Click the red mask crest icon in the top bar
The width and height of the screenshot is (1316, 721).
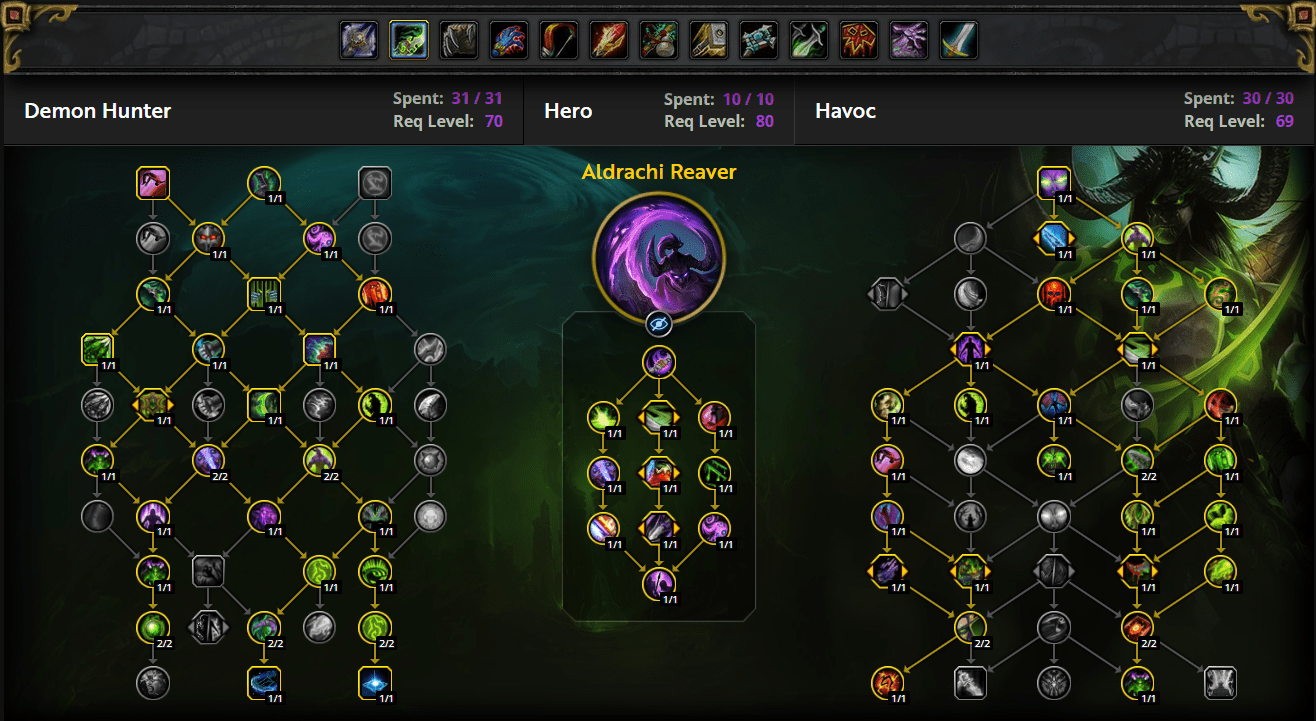click(858, 40)
